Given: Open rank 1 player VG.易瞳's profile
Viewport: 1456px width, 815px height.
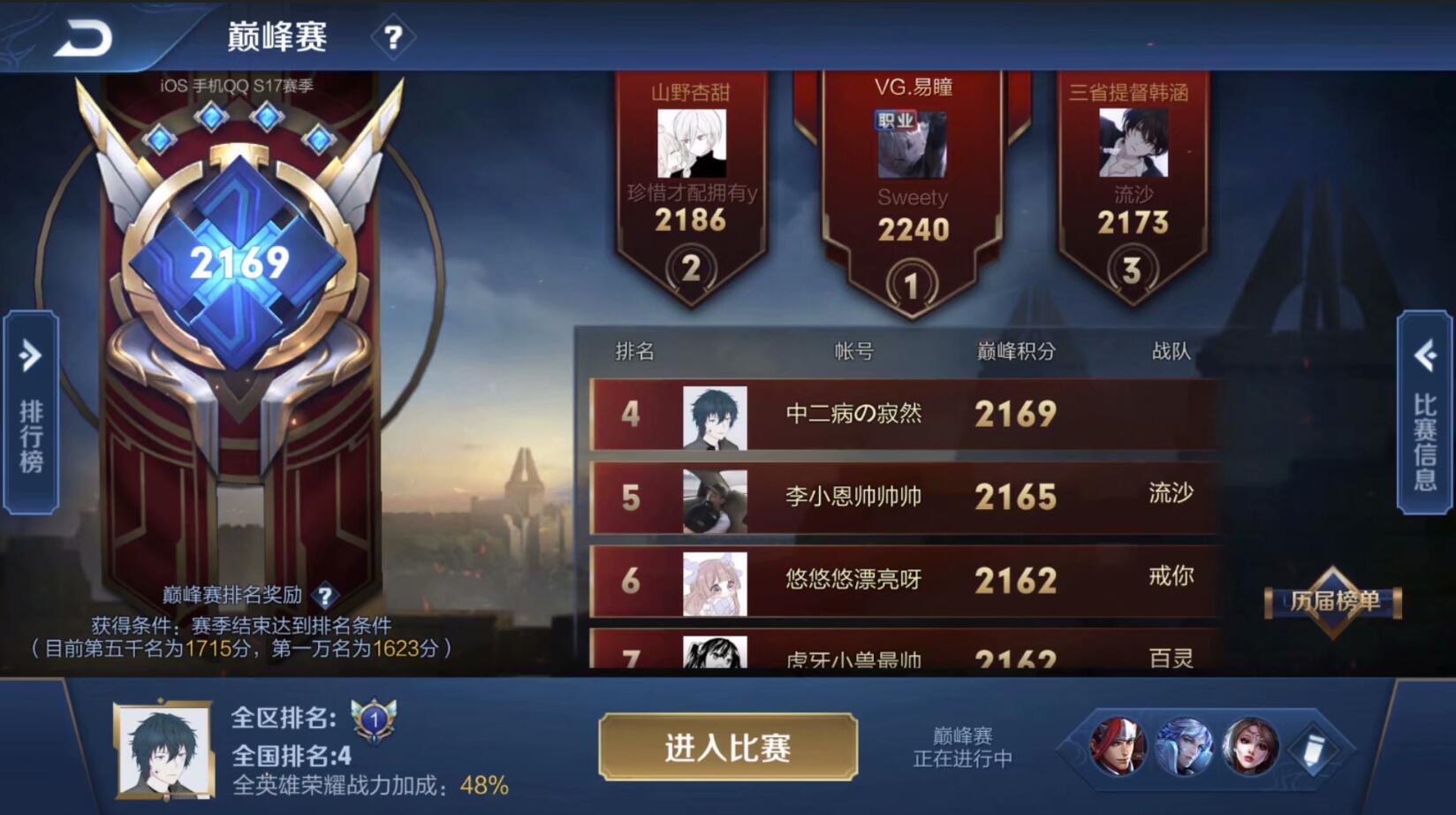Looking at the screenshot, I should point(912,141).
